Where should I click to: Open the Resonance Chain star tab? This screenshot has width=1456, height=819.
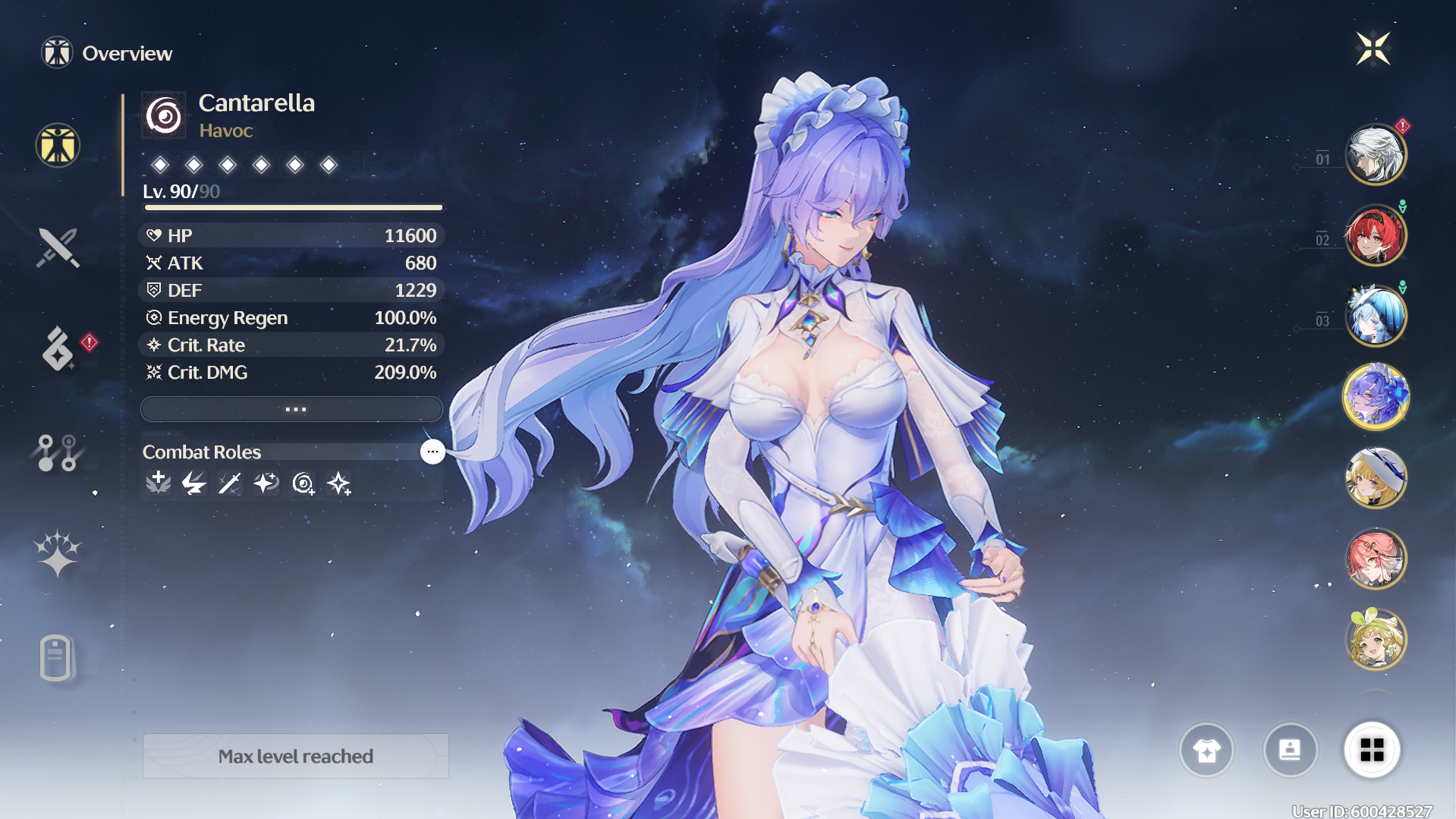pos(58,553)
